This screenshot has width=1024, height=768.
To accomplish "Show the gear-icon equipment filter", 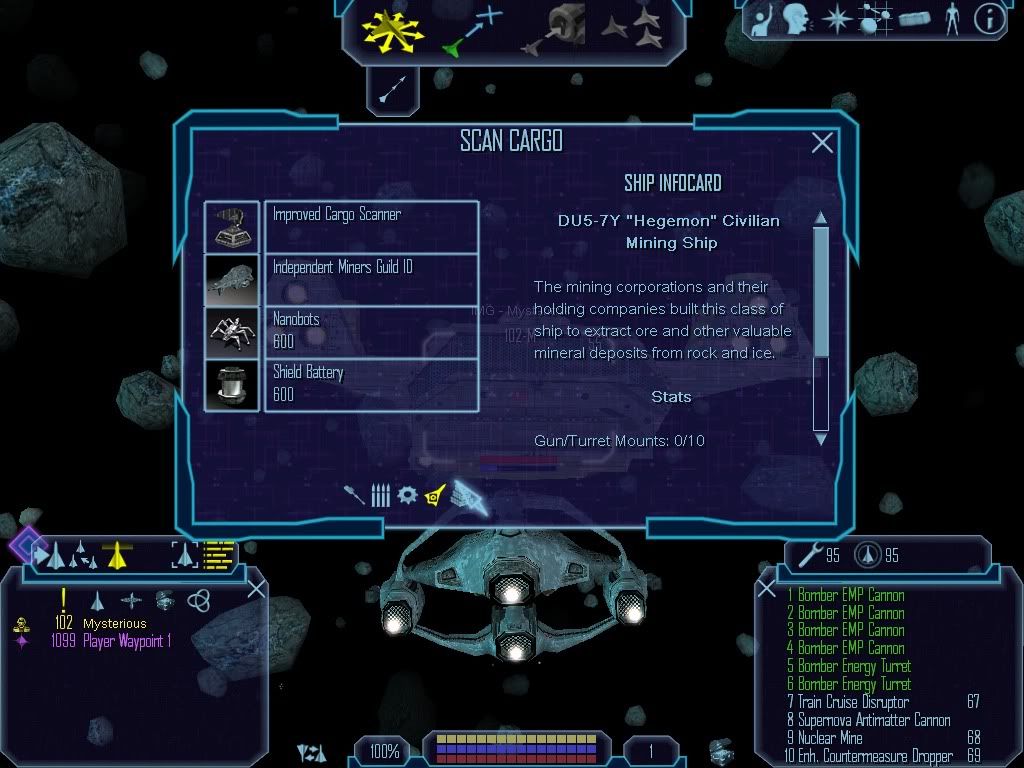I will coord(407,495).
